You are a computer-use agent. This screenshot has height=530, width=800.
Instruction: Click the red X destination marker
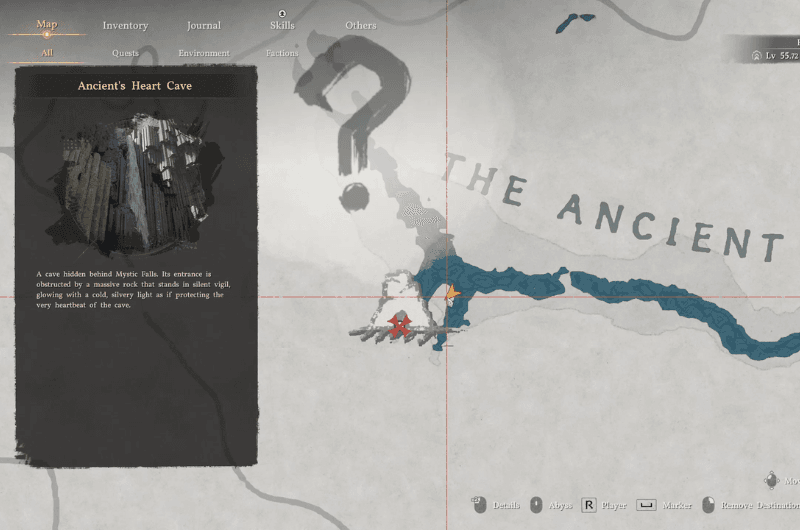pyautogui.click(x=402, y=324)
